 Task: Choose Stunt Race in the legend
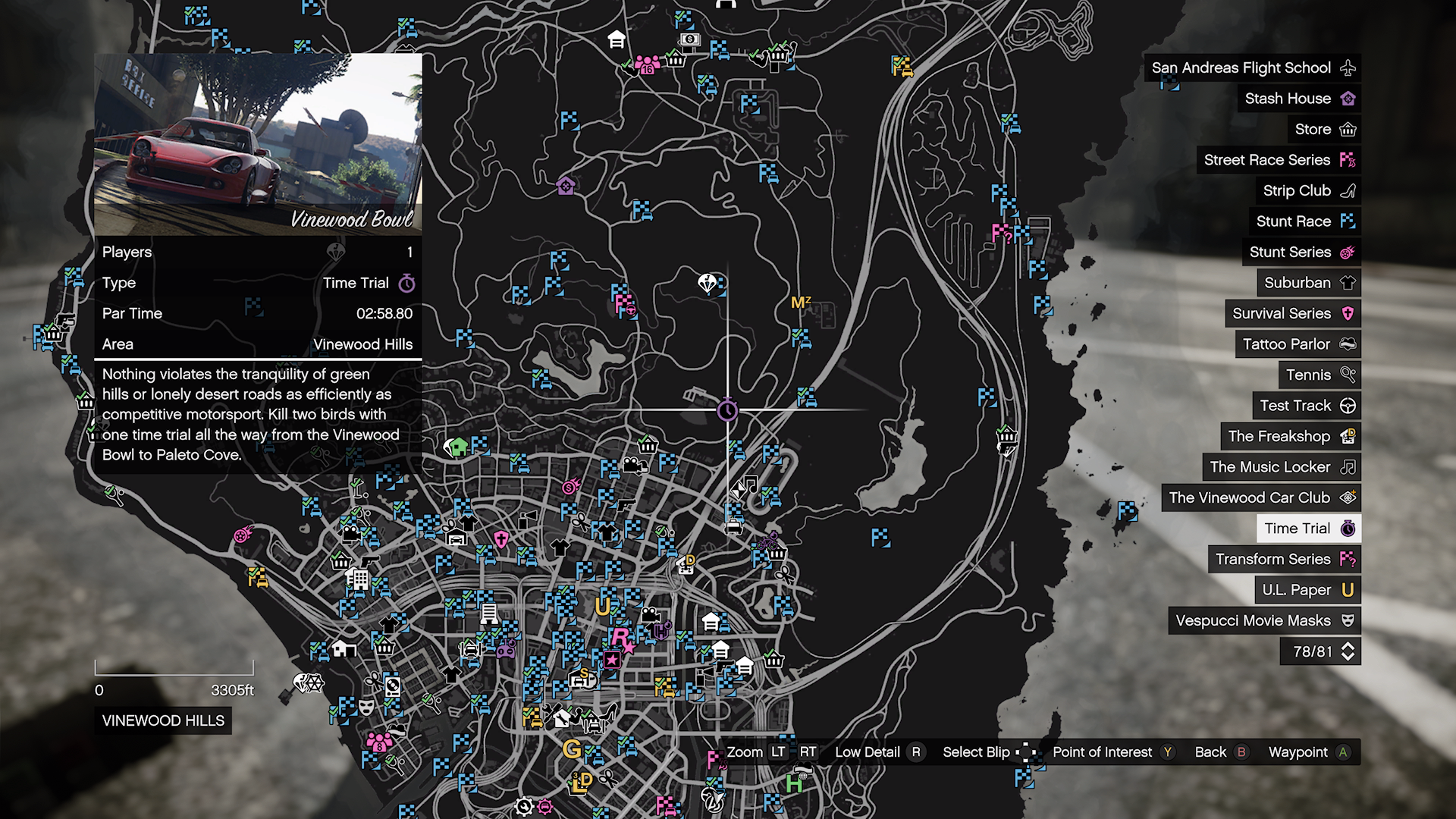[x=1303, y=221]
